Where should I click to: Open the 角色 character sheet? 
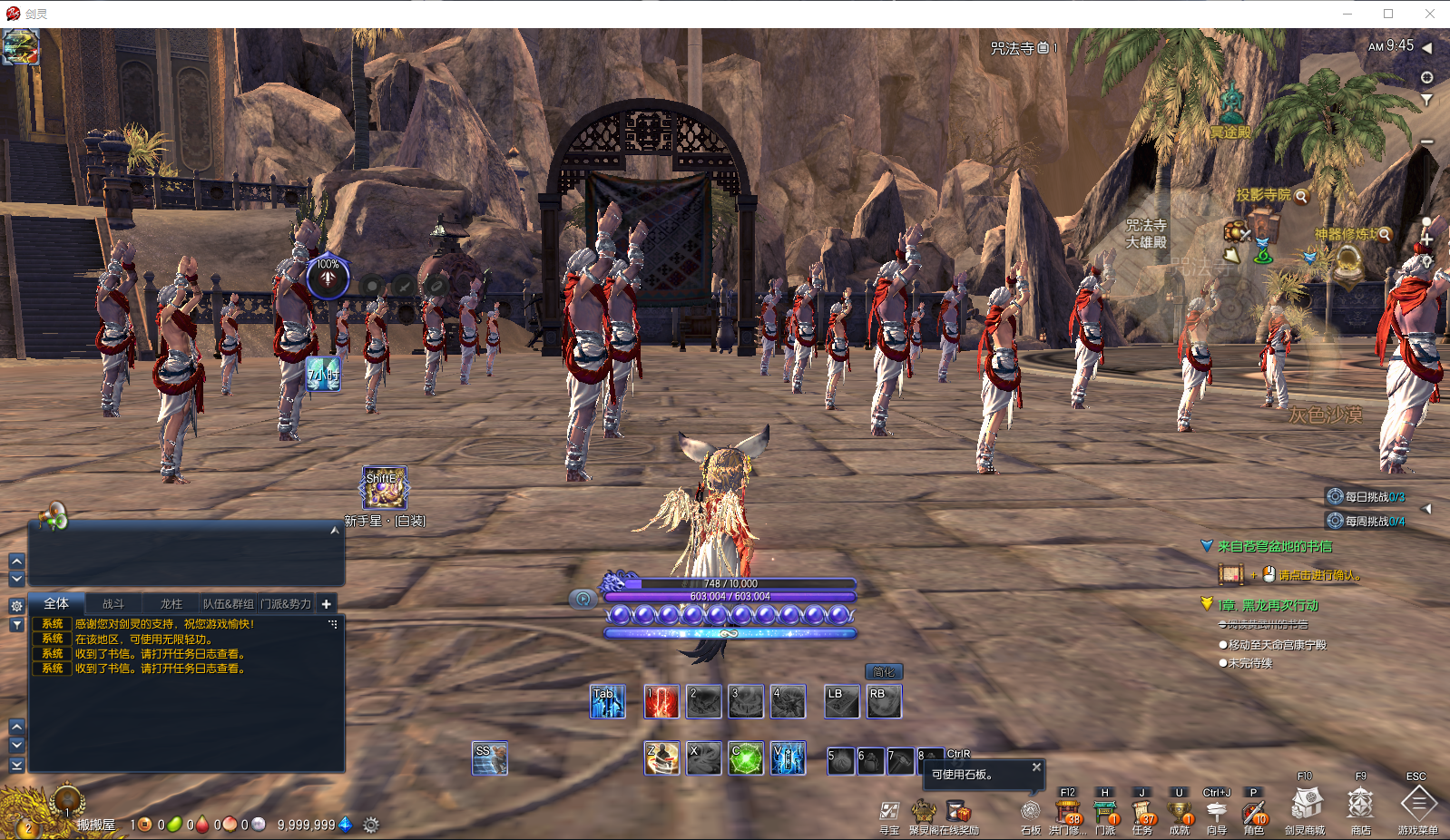point(1253,812)
